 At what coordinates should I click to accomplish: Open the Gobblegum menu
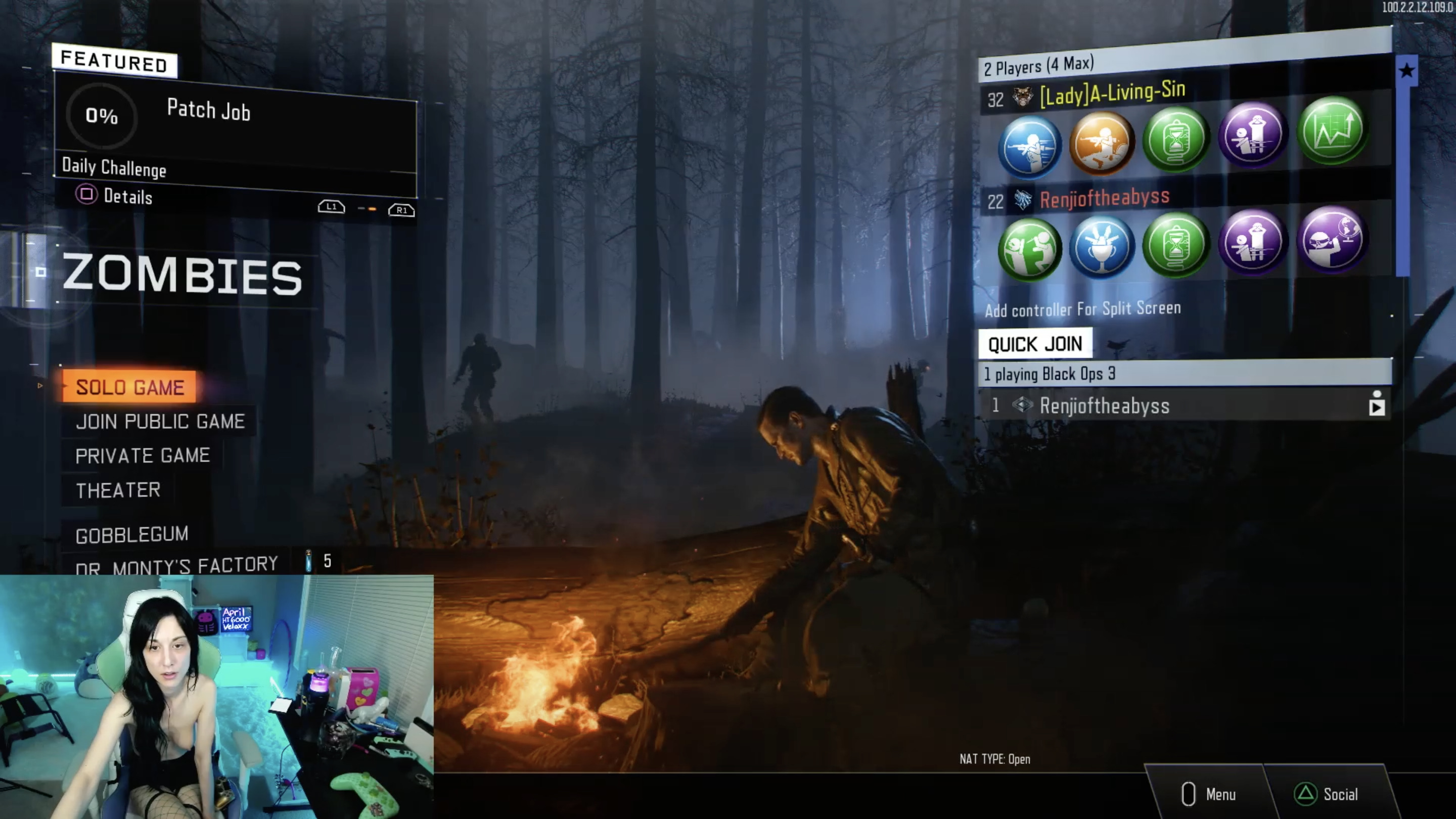pos(131,534)
